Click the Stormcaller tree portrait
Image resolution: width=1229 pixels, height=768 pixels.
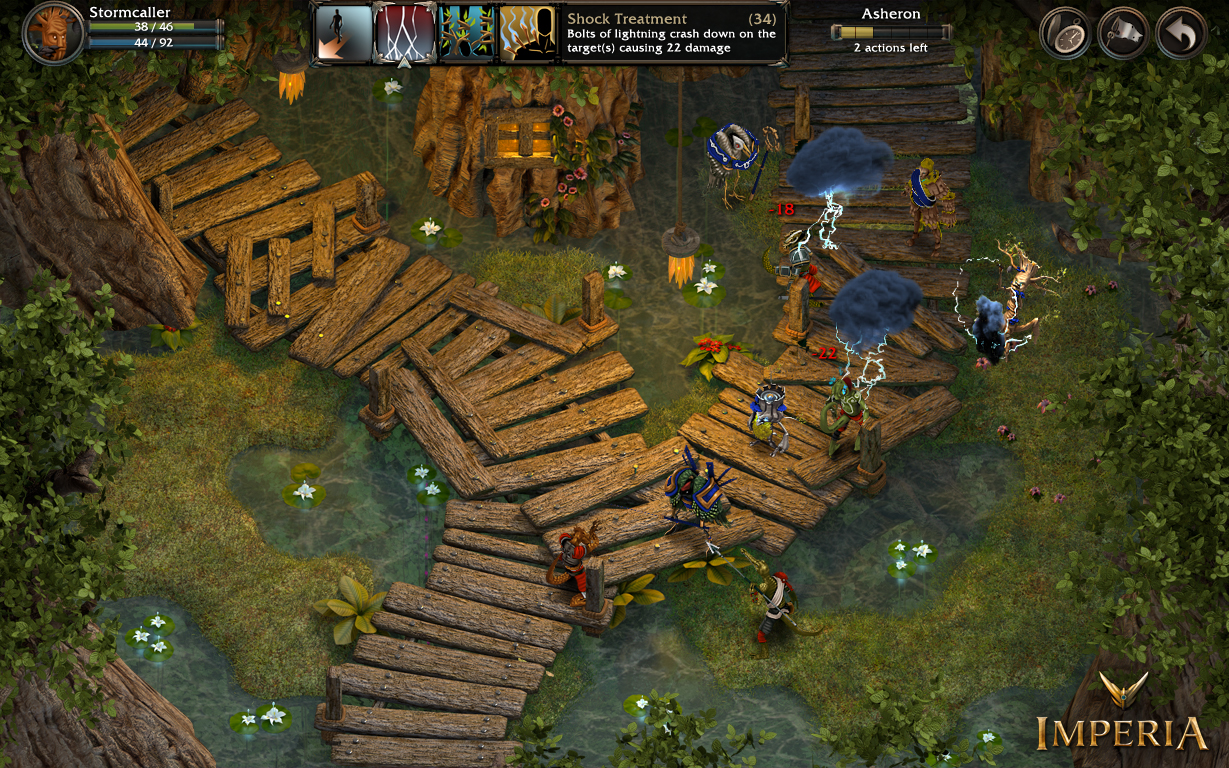point(53,33)
